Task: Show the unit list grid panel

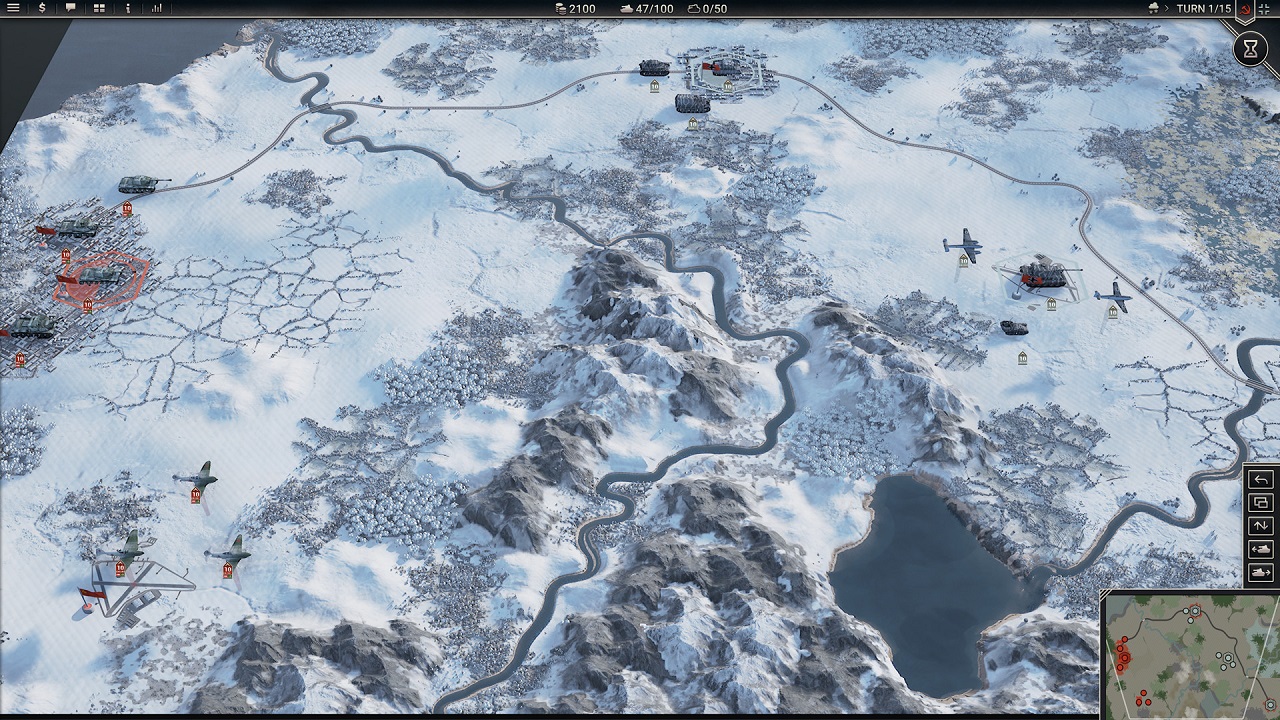Action: 99,8
